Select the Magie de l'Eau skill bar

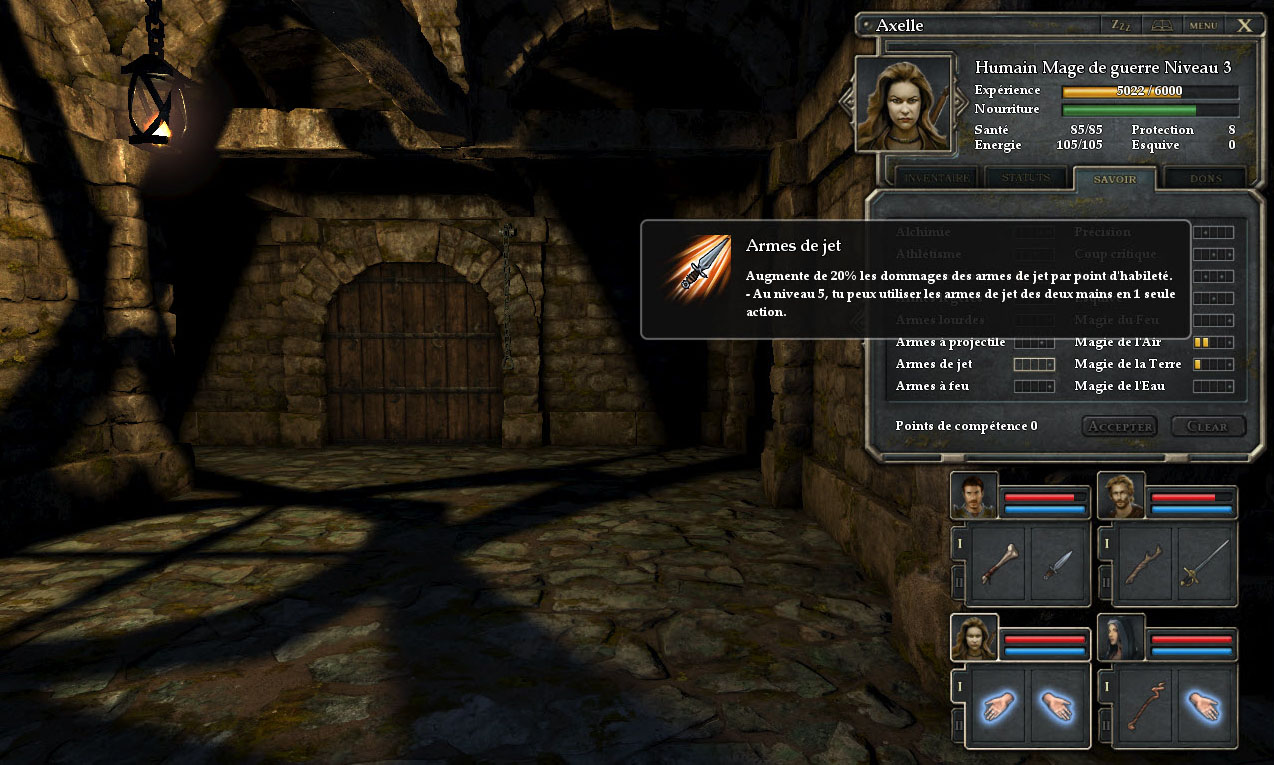[1213, 386]
